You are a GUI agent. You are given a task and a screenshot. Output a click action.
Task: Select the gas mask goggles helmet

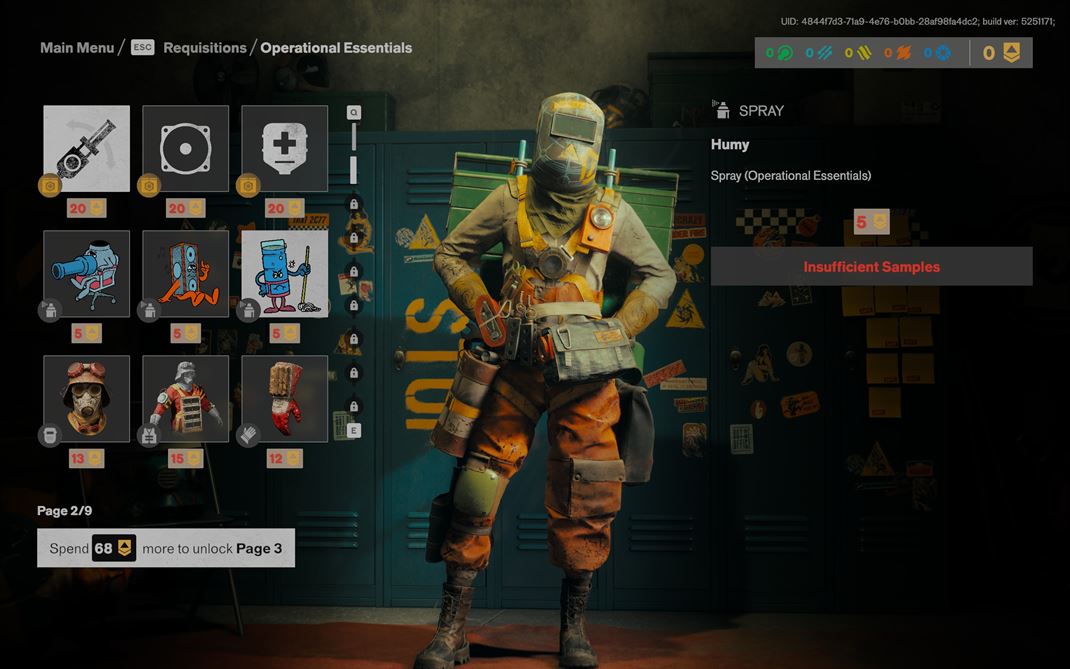pyautogui.click(x=87, y=398)
